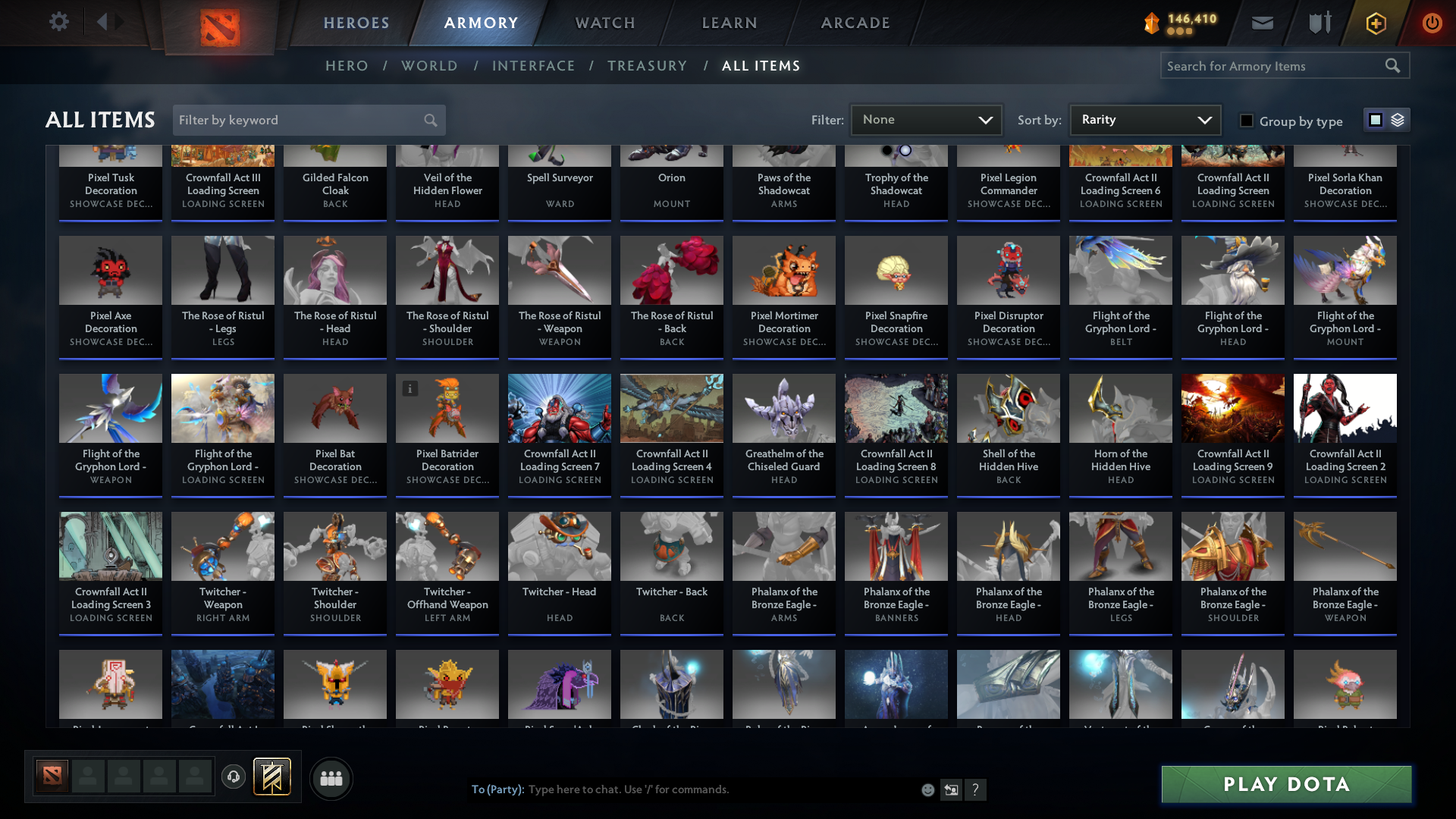Open the Dota Plus hexagon icon
Image resolution: width=1456 pixels, height=819 pixels.
coord(1375,23)
